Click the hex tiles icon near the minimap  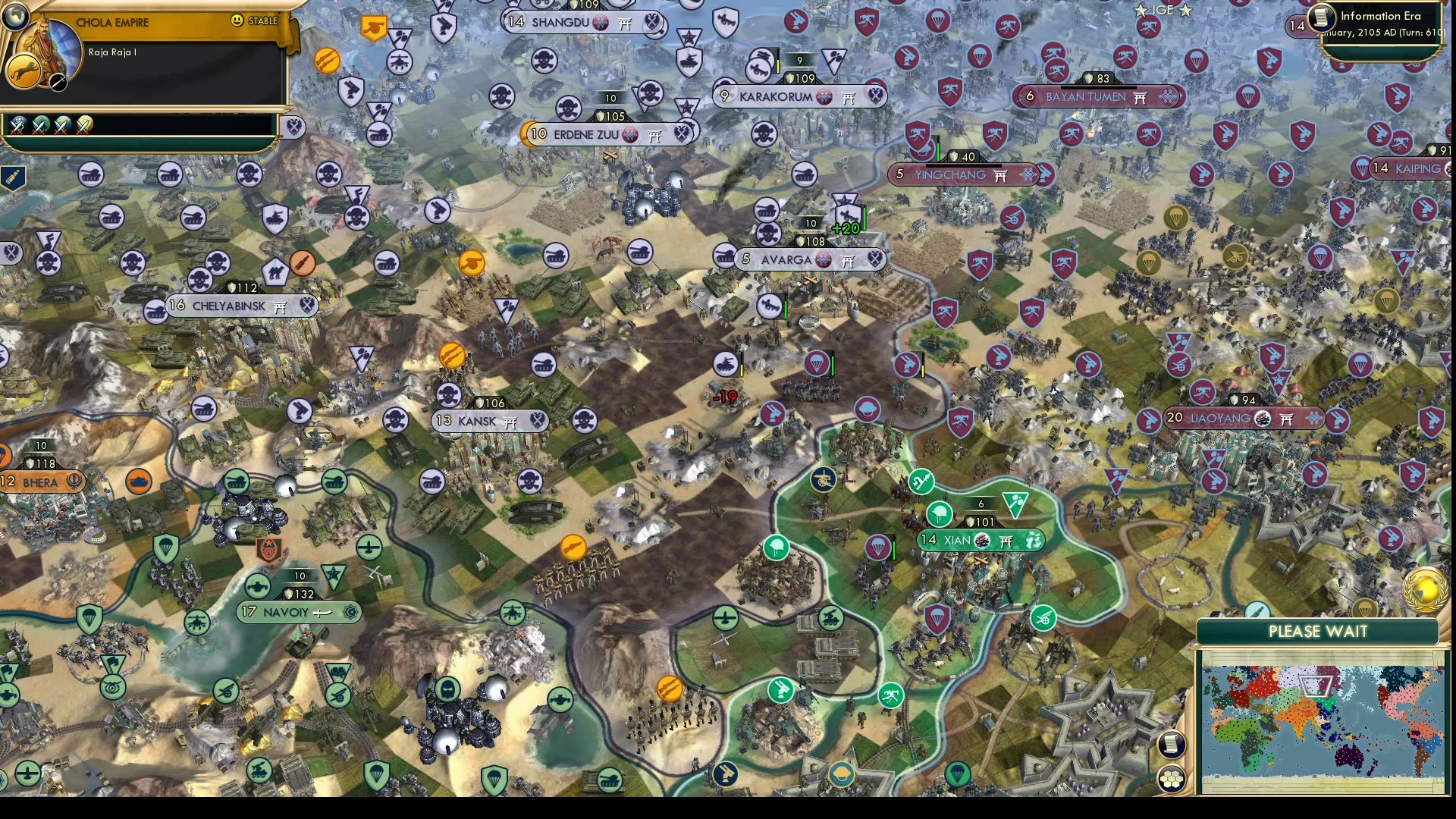[1172, 779]
